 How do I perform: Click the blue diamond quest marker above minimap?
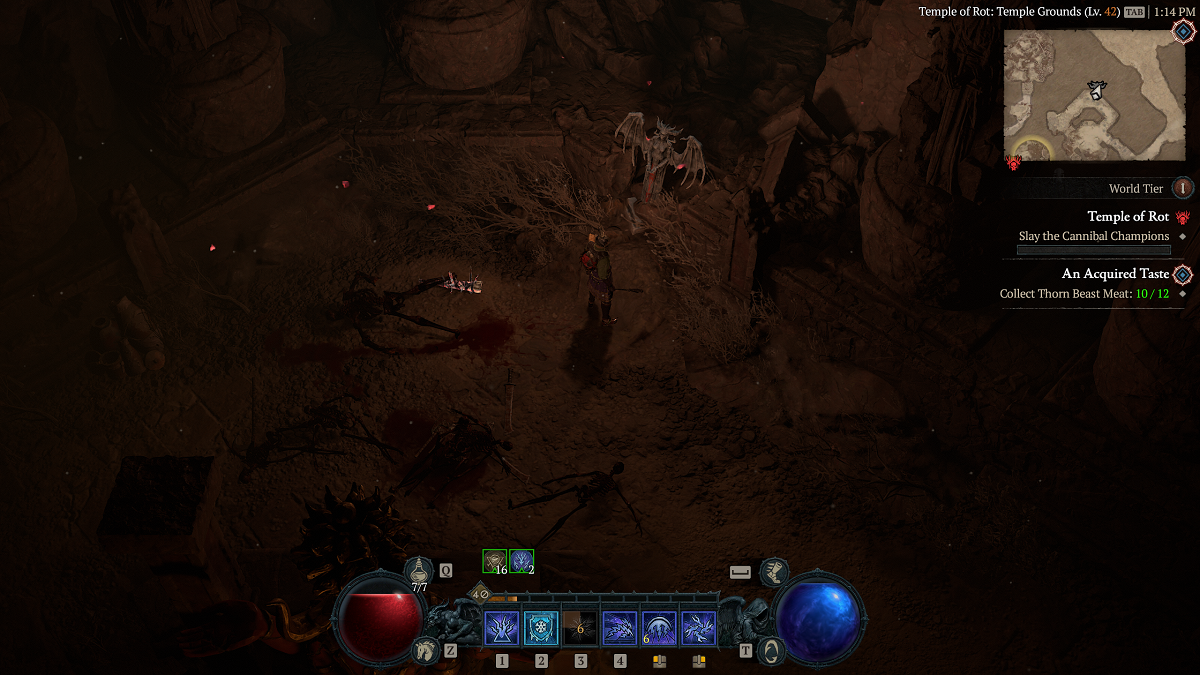(1183, 31)
